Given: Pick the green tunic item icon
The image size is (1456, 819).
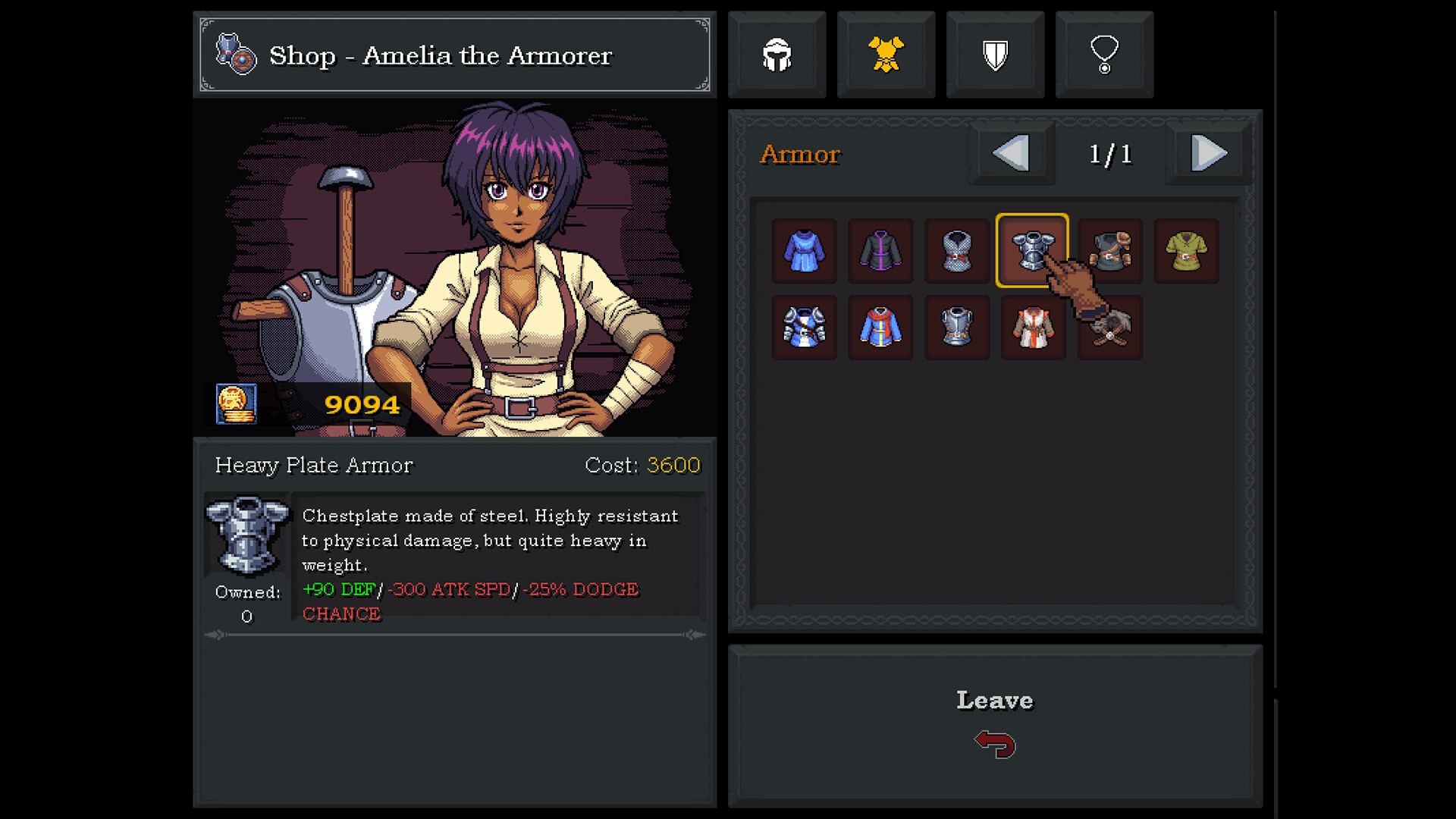Looking at the screenshot, I should coord(1186,251).
